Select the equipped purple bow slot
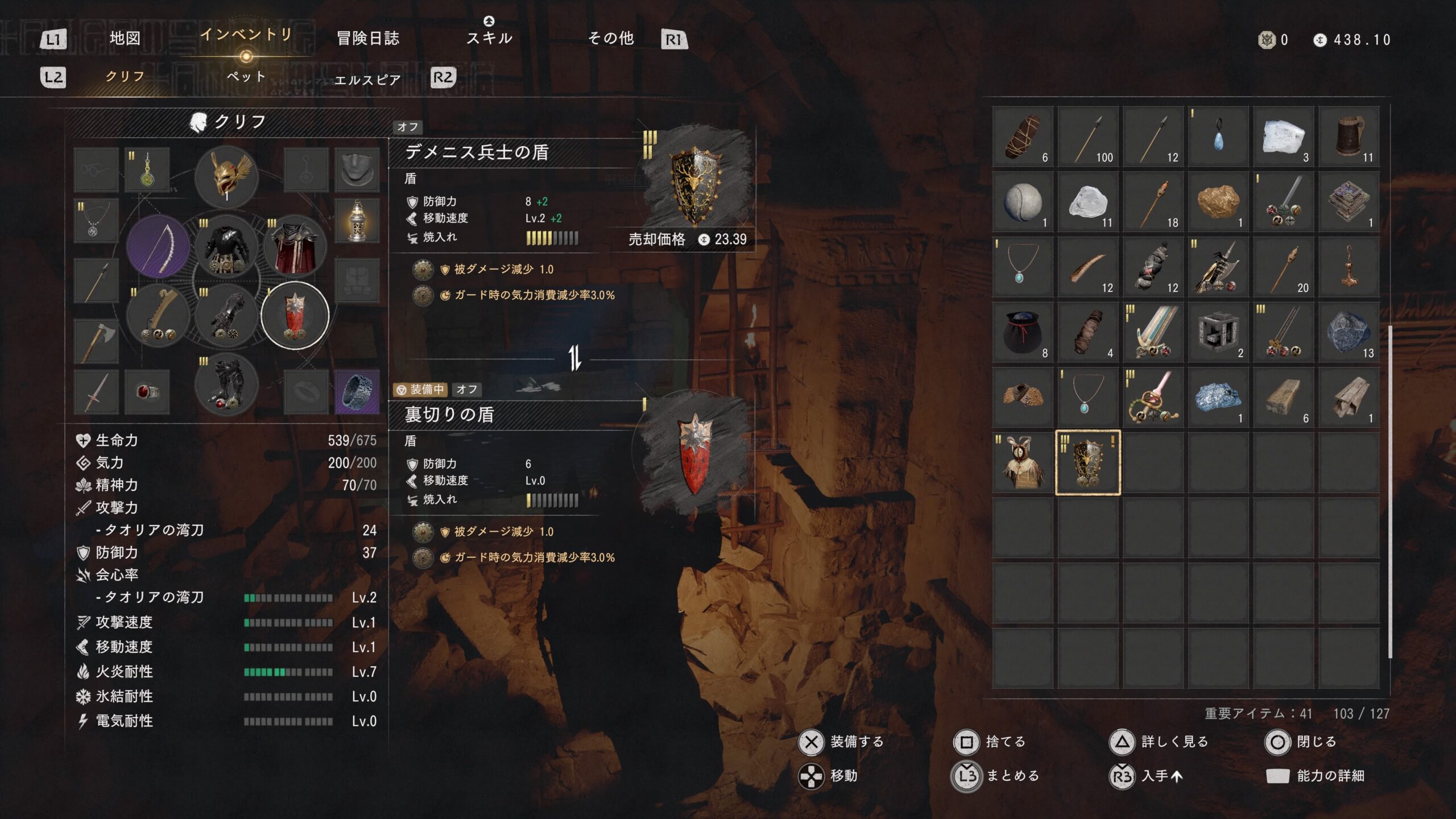1456x819 pixels. click(158, 247)
